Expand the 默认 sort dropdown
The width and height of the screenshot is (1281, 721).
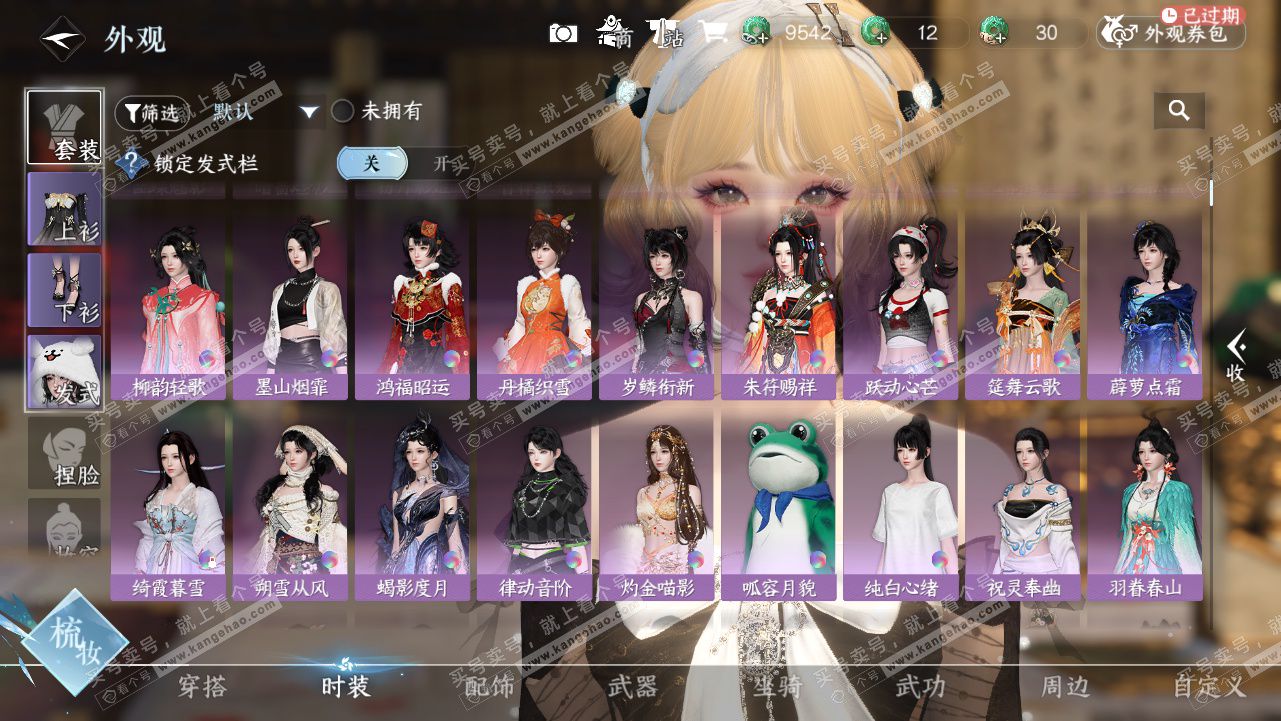(x=309, y=112)
